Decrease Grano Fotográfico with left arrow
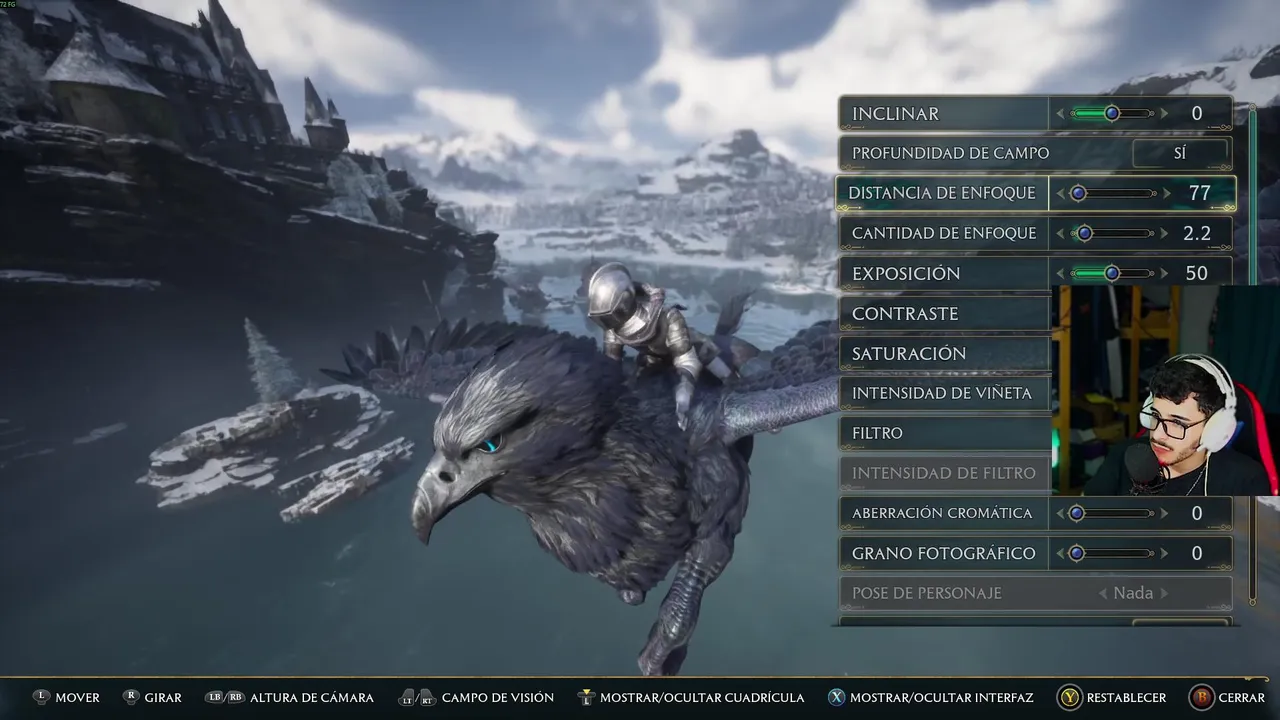The image size is (1280, 720). [1060, 553]
